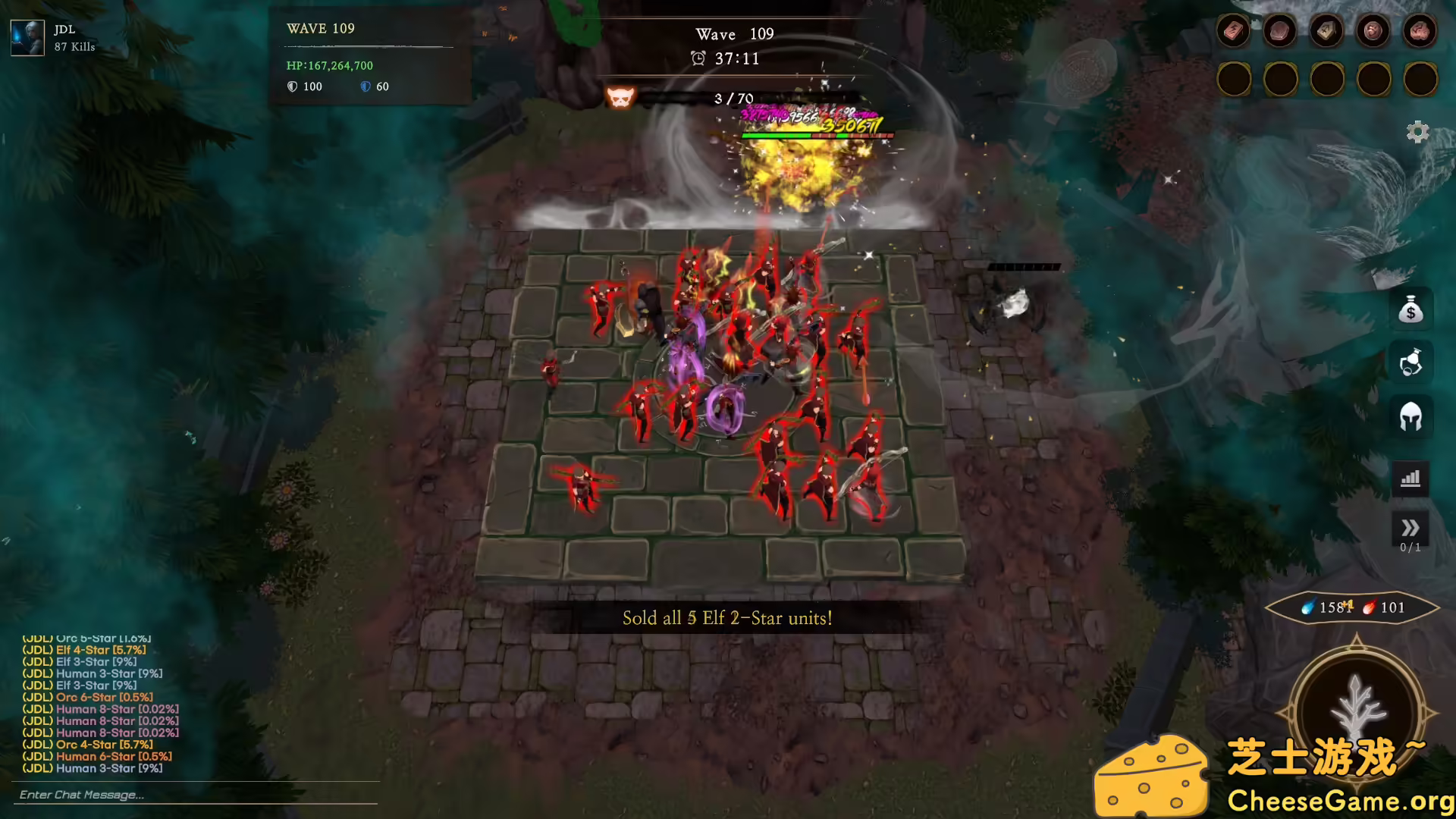
Task: Click the coin rune in the fourth item slot
Action: [1373, 30]
